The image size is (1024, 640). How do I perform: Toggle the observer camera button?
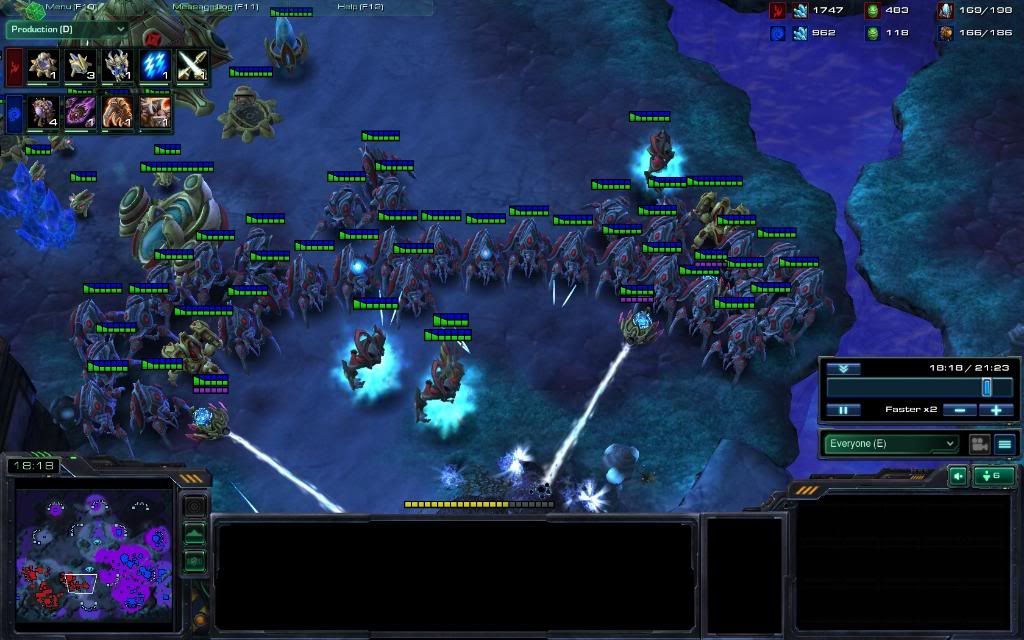pos(978,443)
